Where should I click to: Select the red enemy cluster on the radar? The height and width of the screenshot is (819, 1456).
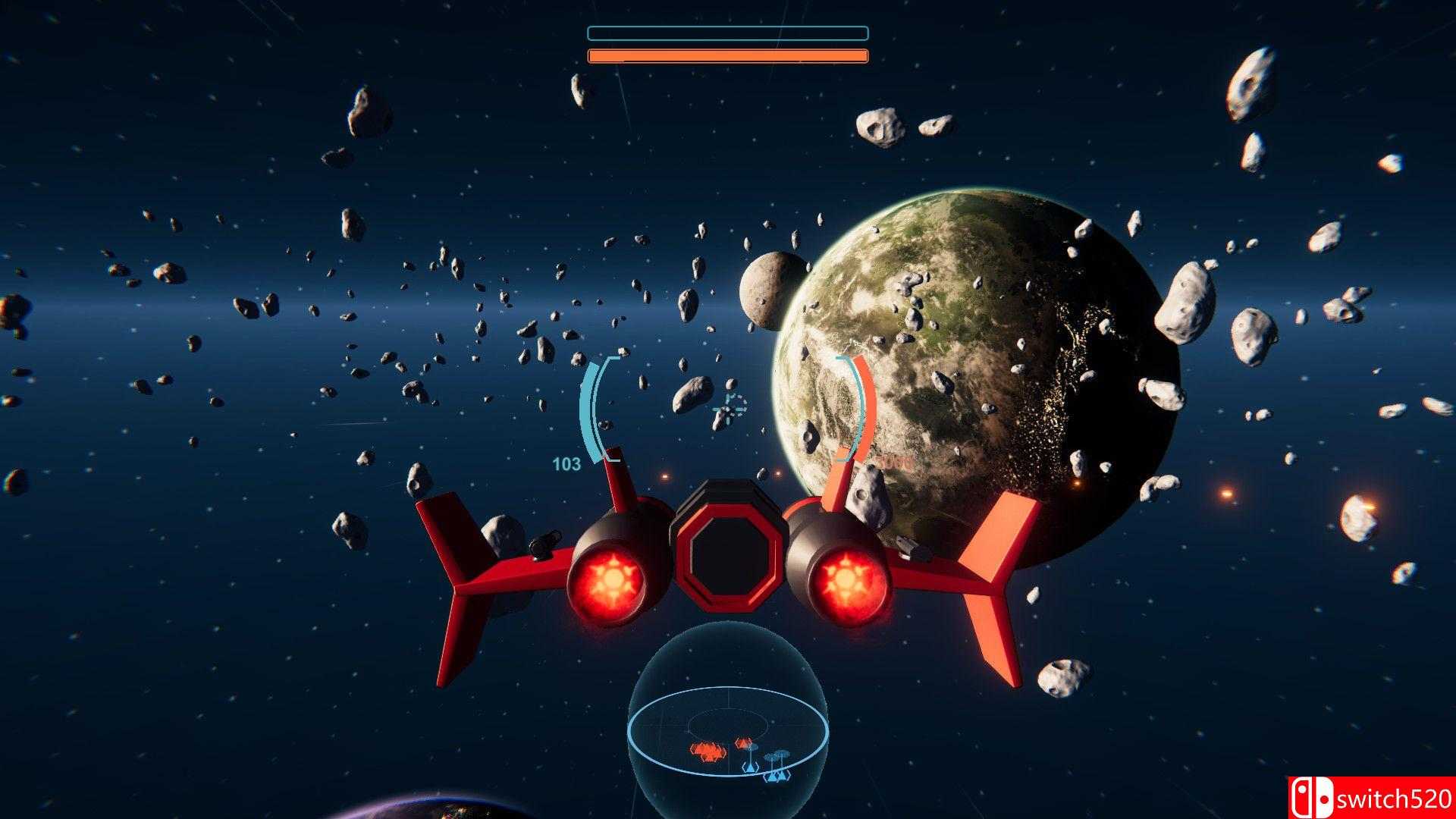[x=708, y=751]
